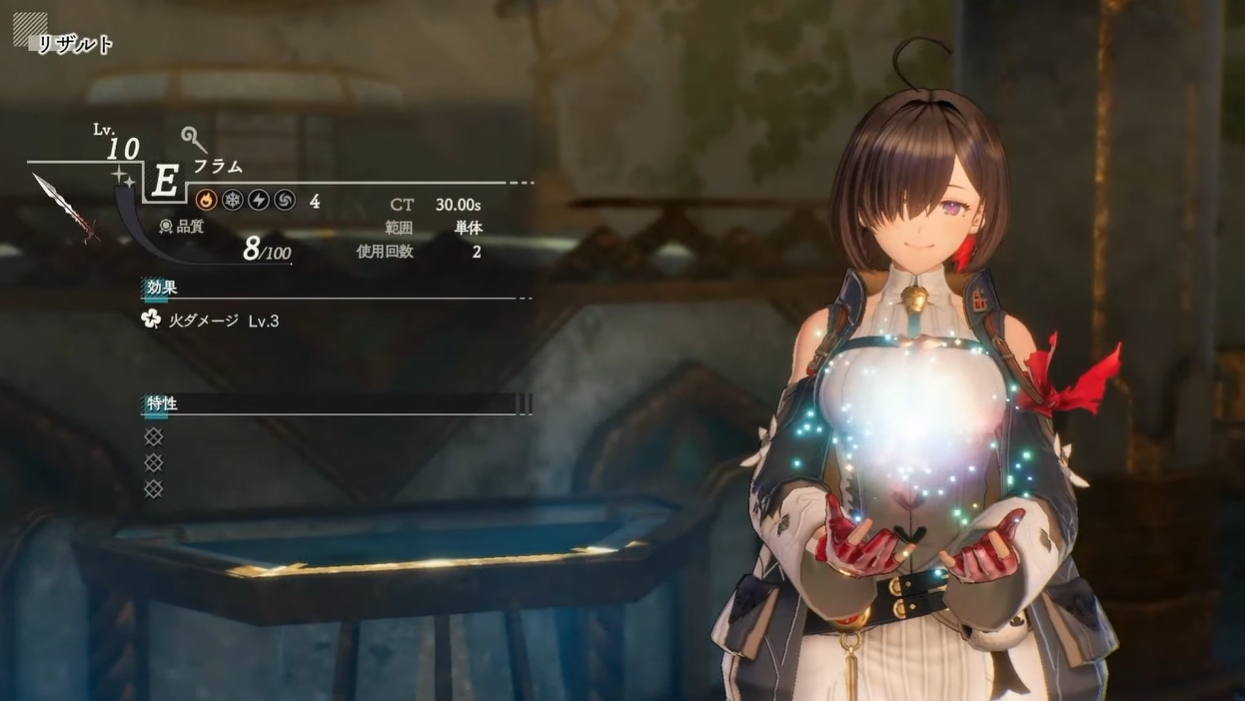Image resolution: width=1245 pixels, height=701 pixels.
Task: Click the item-type icon above フラム
Action: click(x=193, y=139)
